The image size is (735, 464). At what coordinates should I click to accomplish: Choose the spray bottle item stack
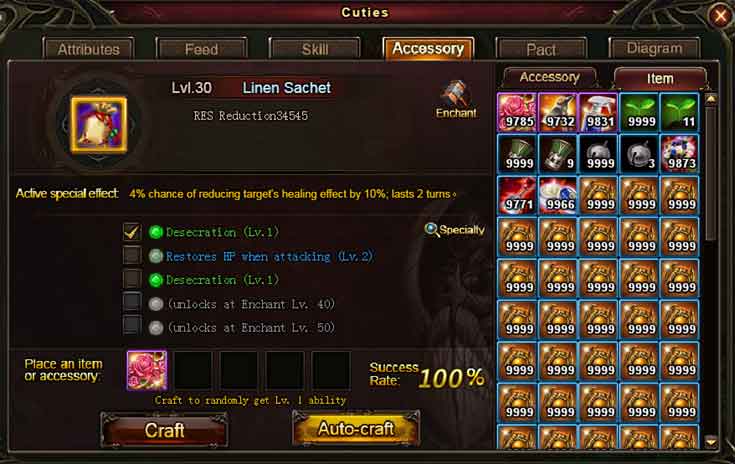pyautogui.click(x=599, y=113)
